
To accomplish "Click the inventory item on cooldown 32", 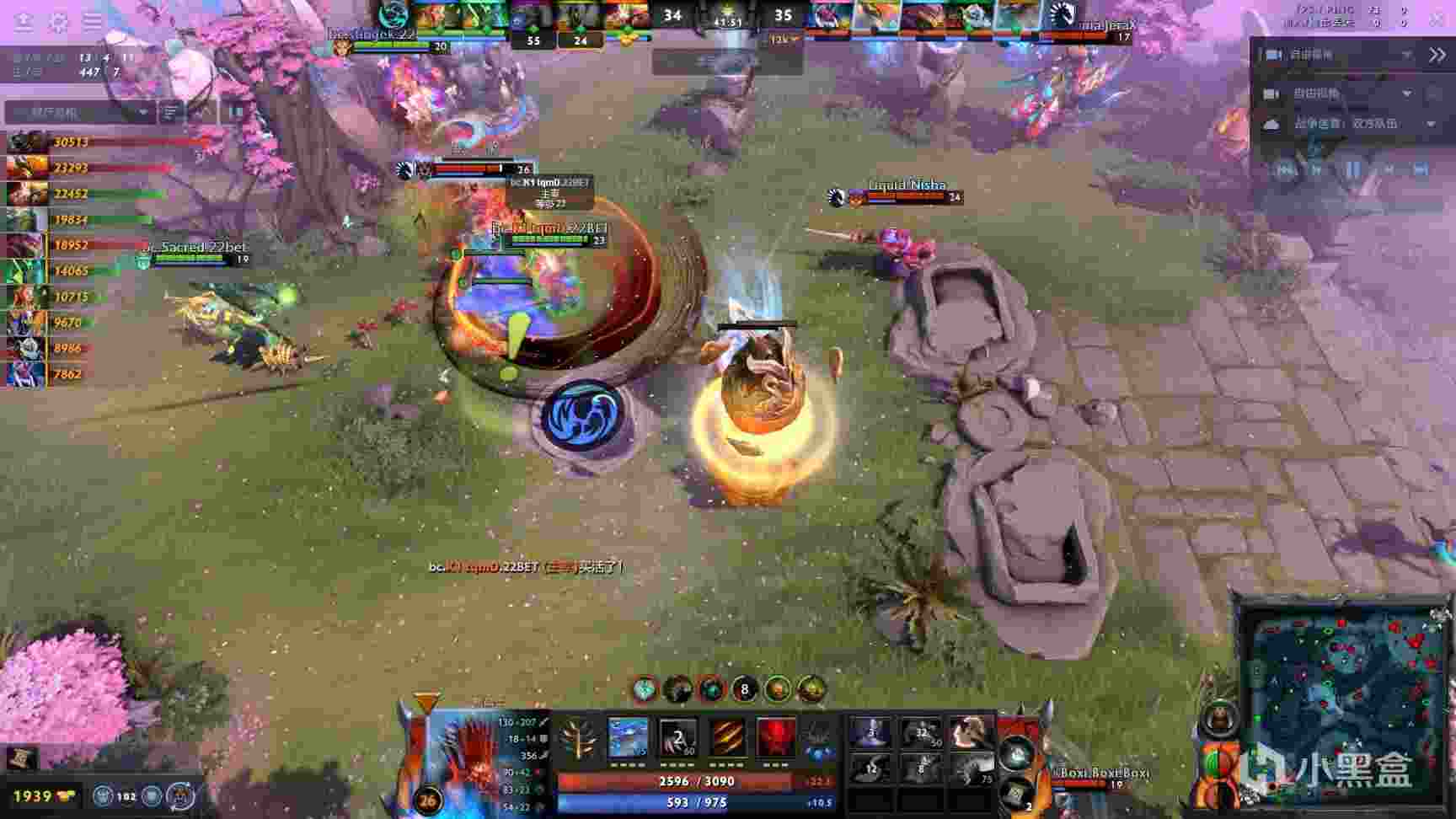I will pos(920,733).
